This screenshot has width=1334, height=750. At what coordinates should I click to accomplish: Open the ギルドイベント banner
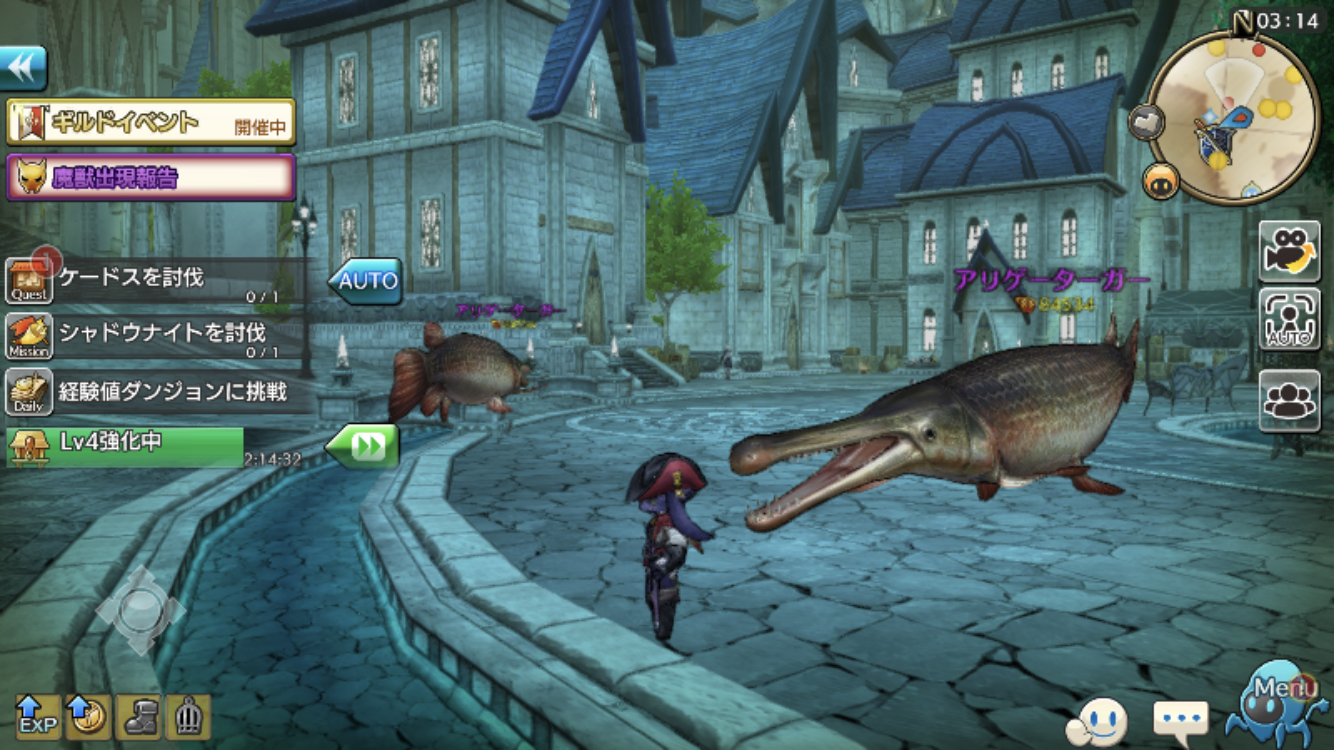151,123
